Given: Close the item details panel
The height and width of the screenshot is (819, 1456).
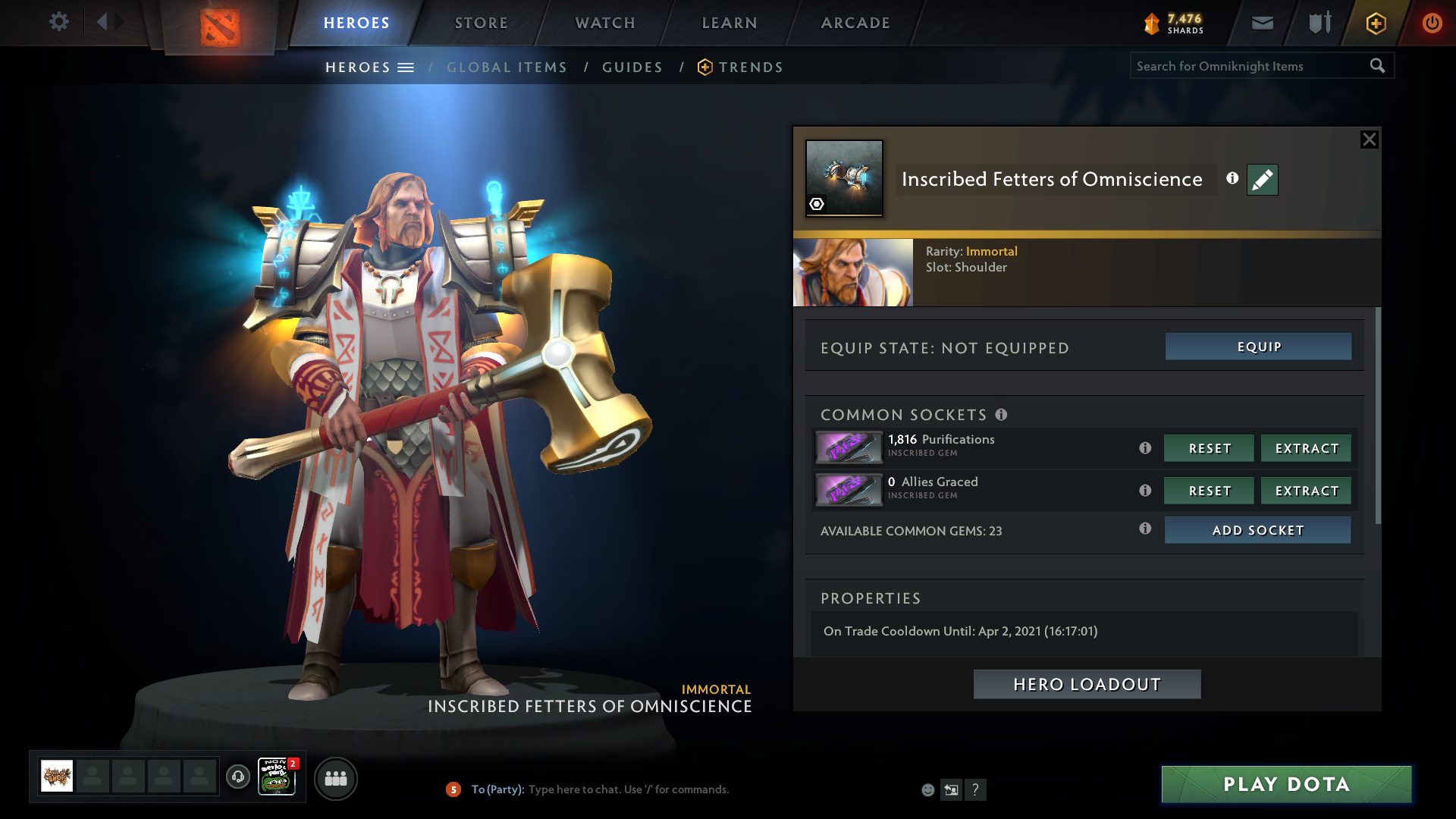Looking at the screenshot, I should (x=1369, y=140).
